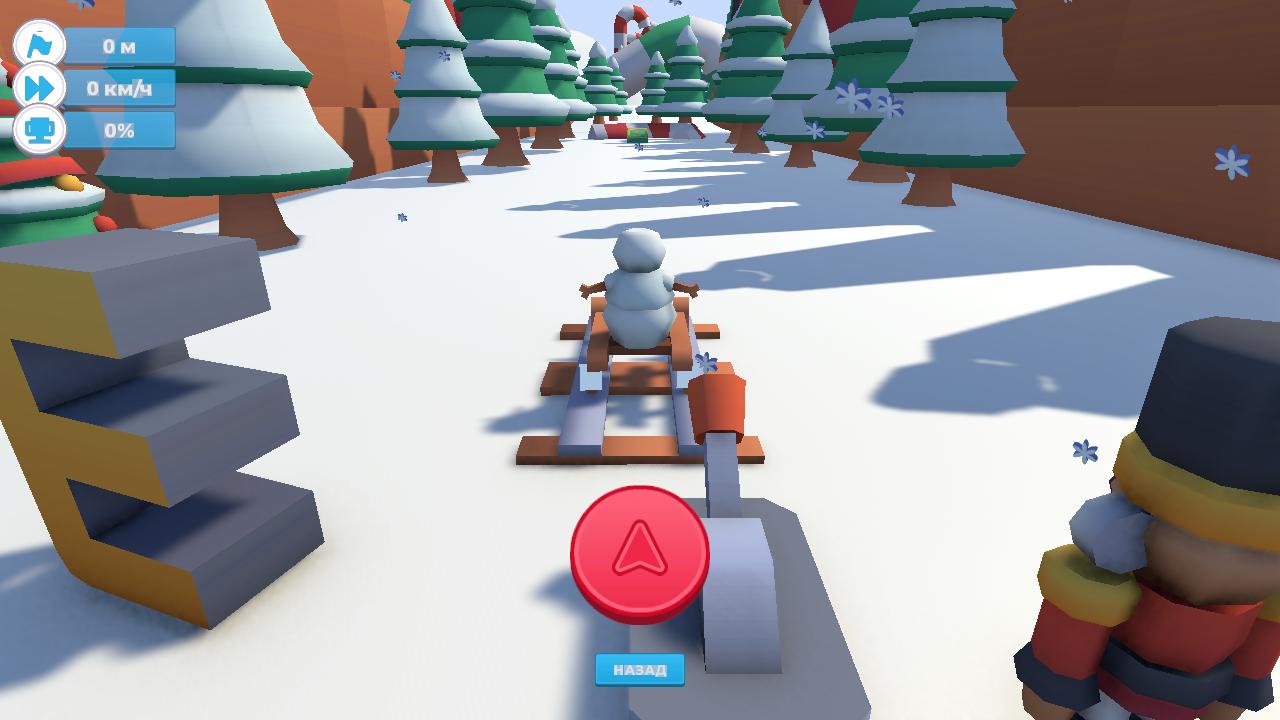The height and width of the screenshot is (720, 1280).
Task: Click the trophy completion percentage icon
Action: [38, 130]
